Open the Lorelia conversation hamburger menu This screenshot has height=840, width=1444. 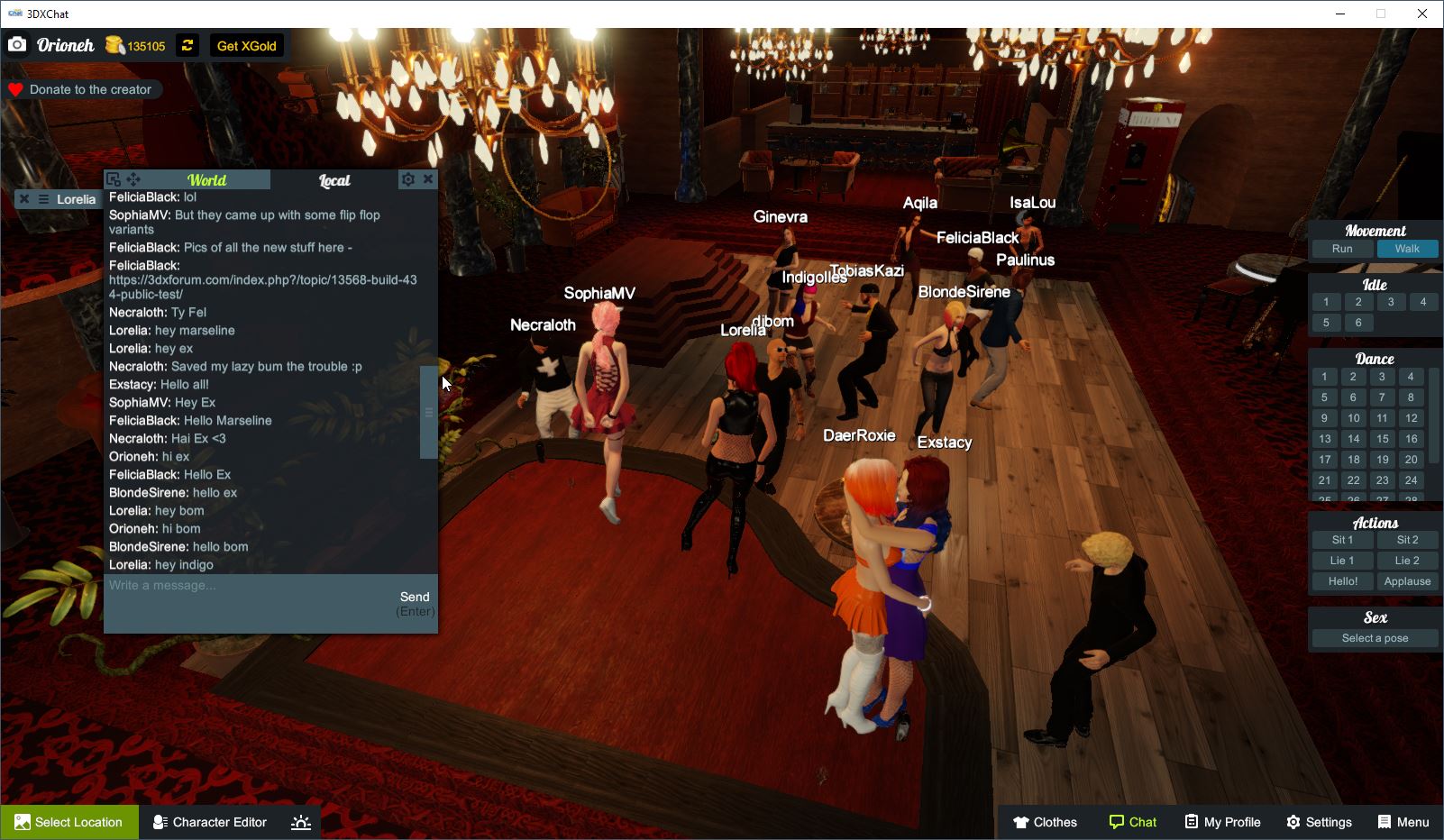(41, 199)
